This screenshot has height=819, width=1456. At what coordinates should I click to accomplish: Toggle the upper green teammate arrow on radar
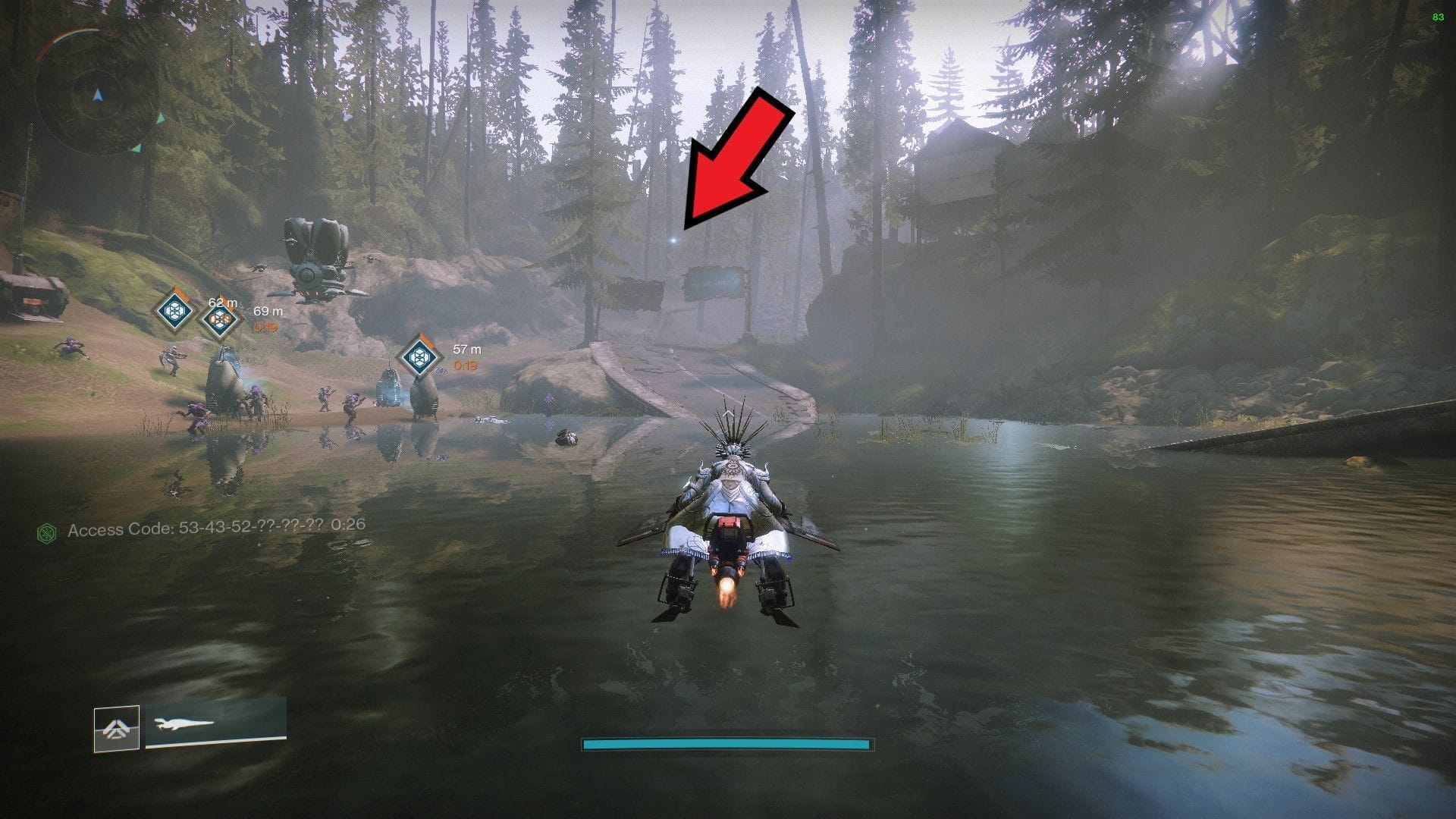(x=161, y=118)
